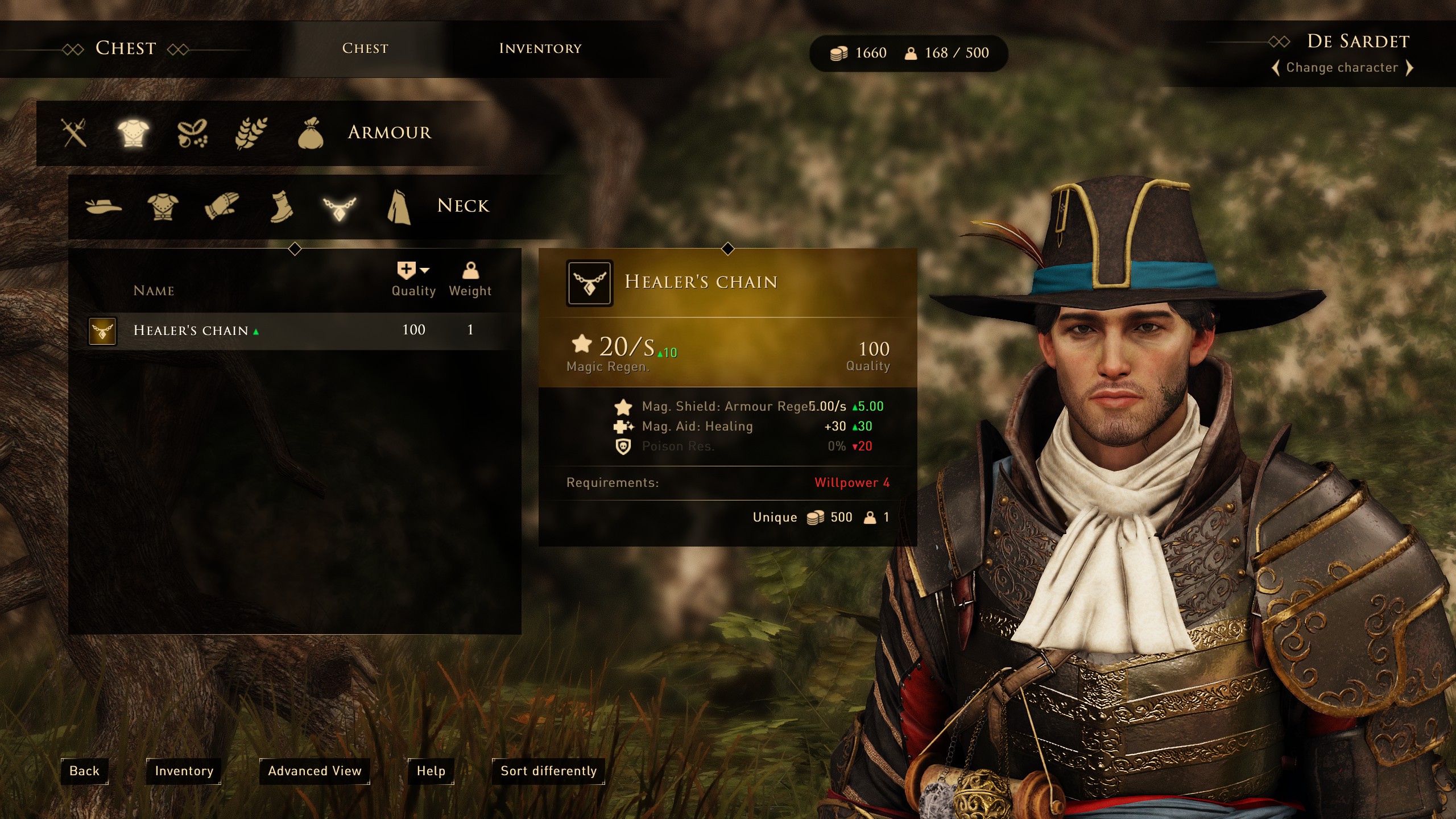
Task: Filter armour by hat slot
Action: (x=104, y=206)
